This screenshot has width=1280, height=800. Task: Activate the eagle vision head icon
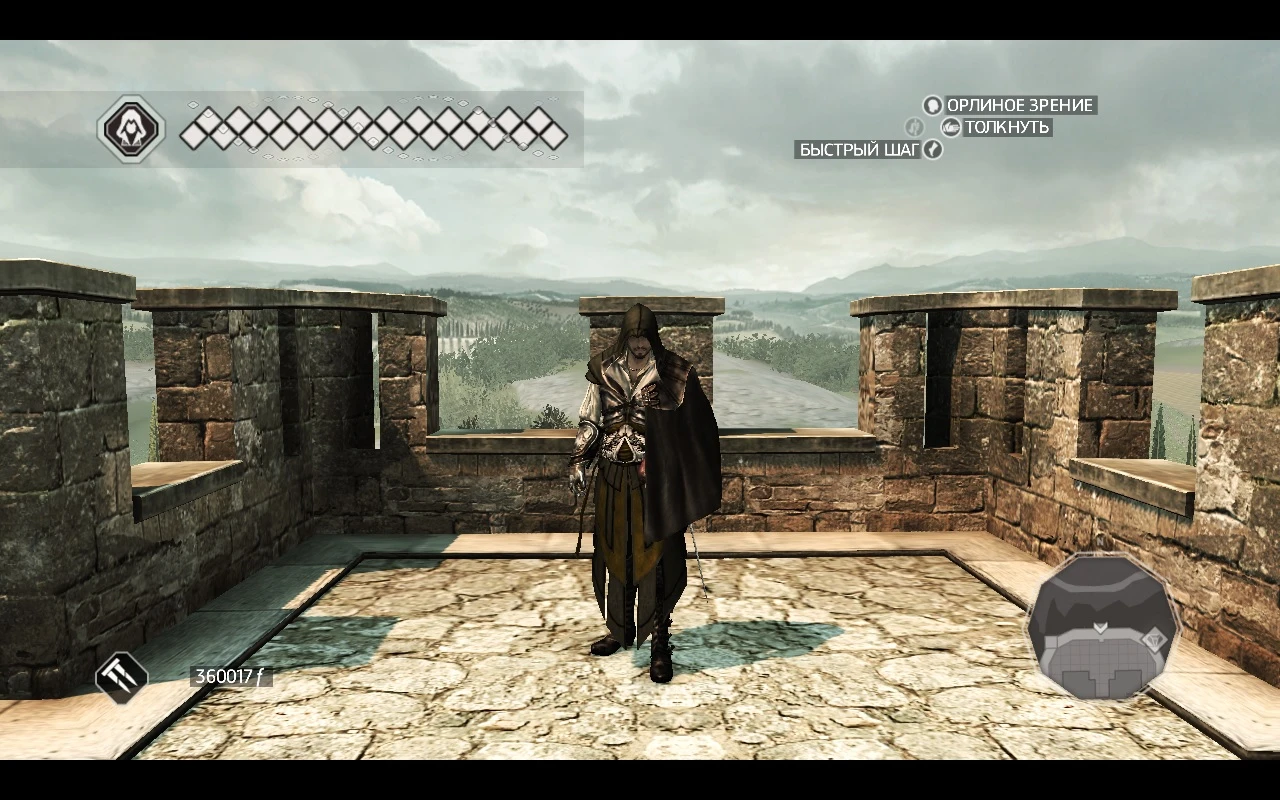932,105
